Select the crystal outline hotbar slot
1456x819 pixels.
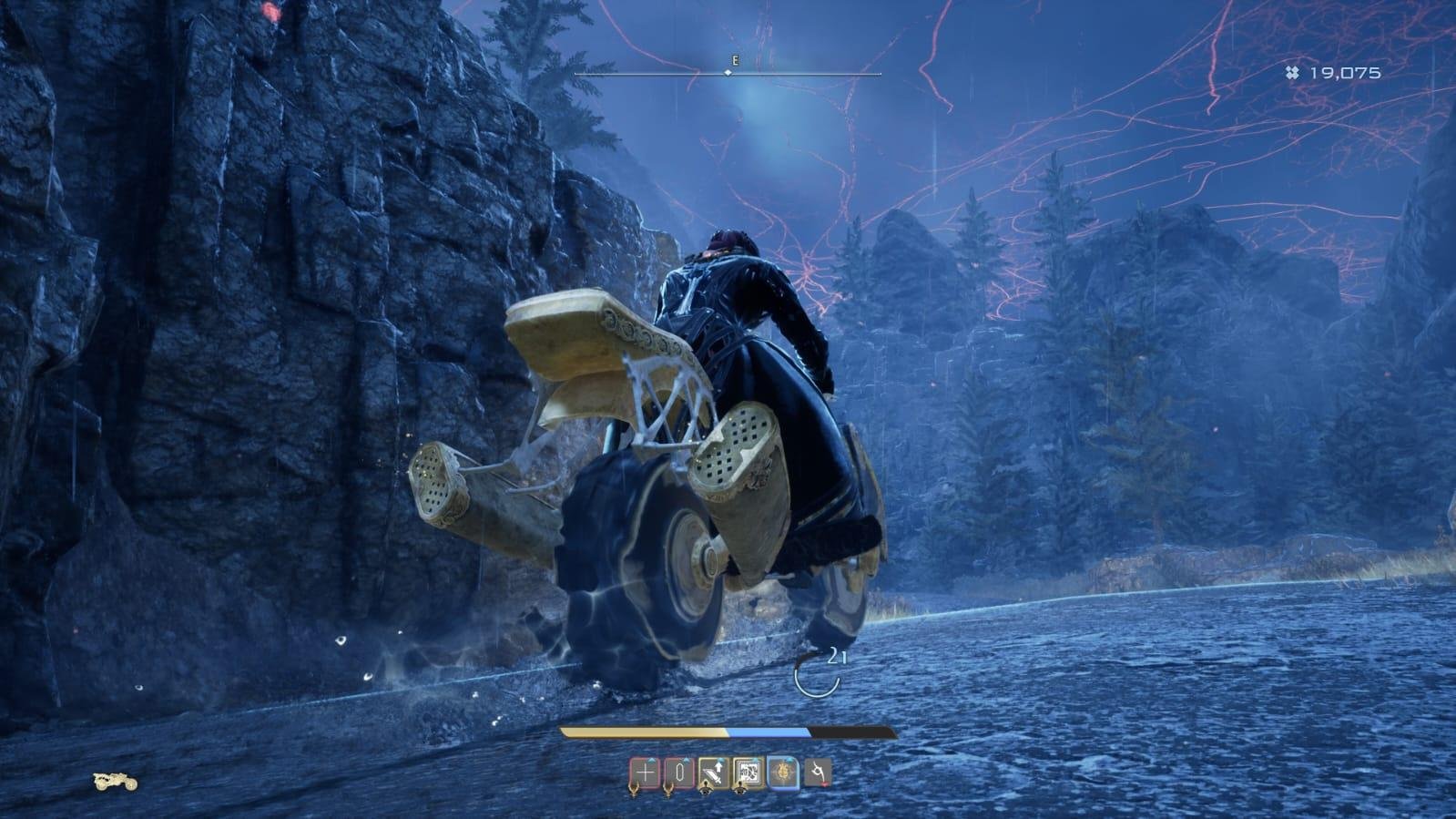click(x=678, y=773)
